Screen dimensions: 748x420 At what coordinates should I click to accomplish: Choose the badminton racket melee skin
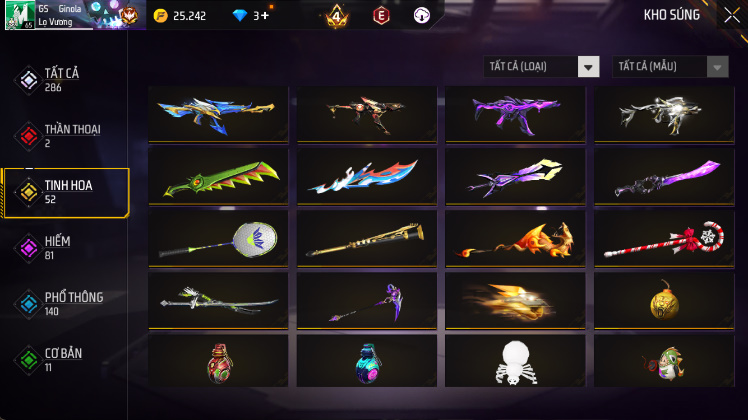(x=218, y=238)
